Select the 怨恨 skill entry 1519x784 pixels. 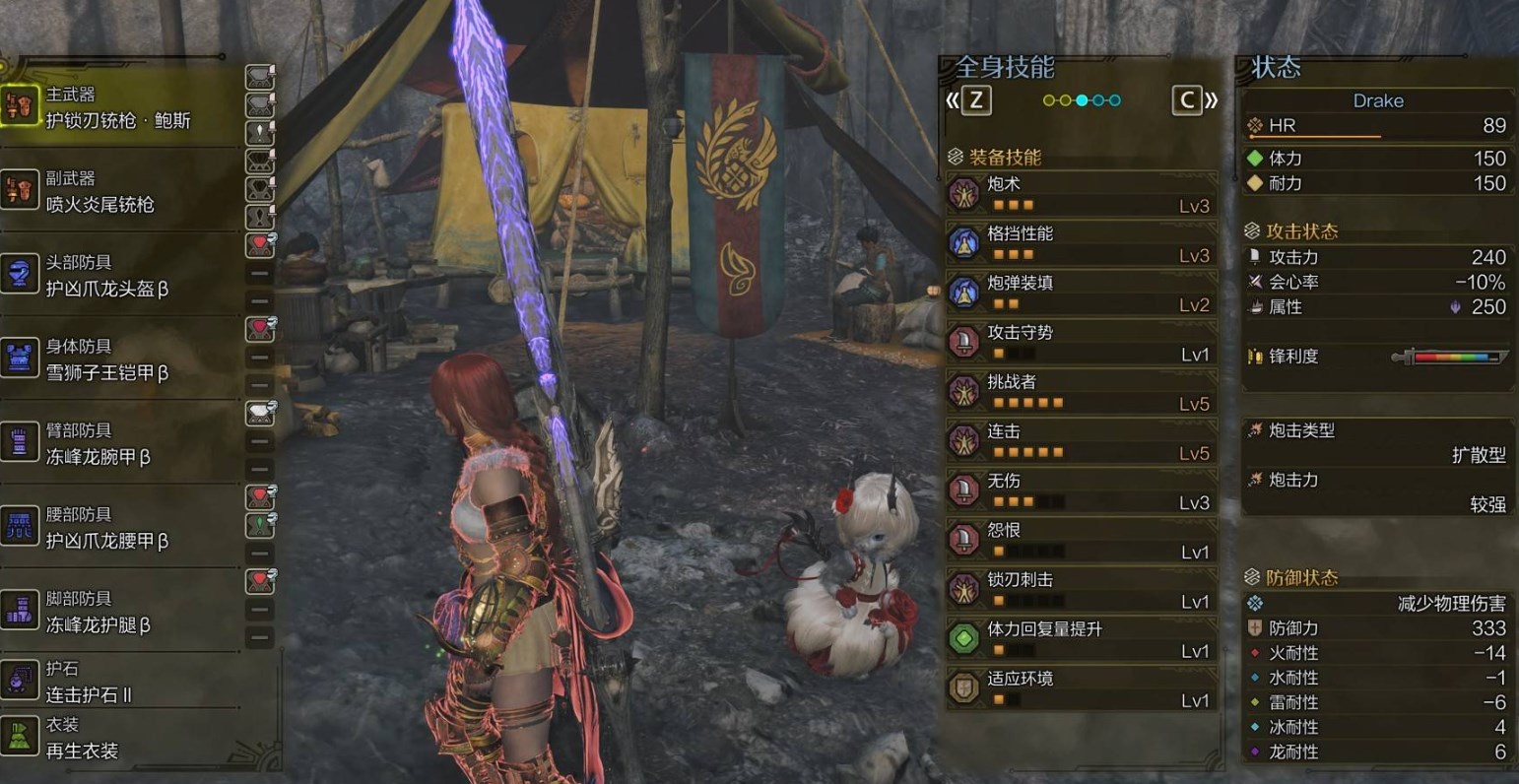tap(1081, 540)
